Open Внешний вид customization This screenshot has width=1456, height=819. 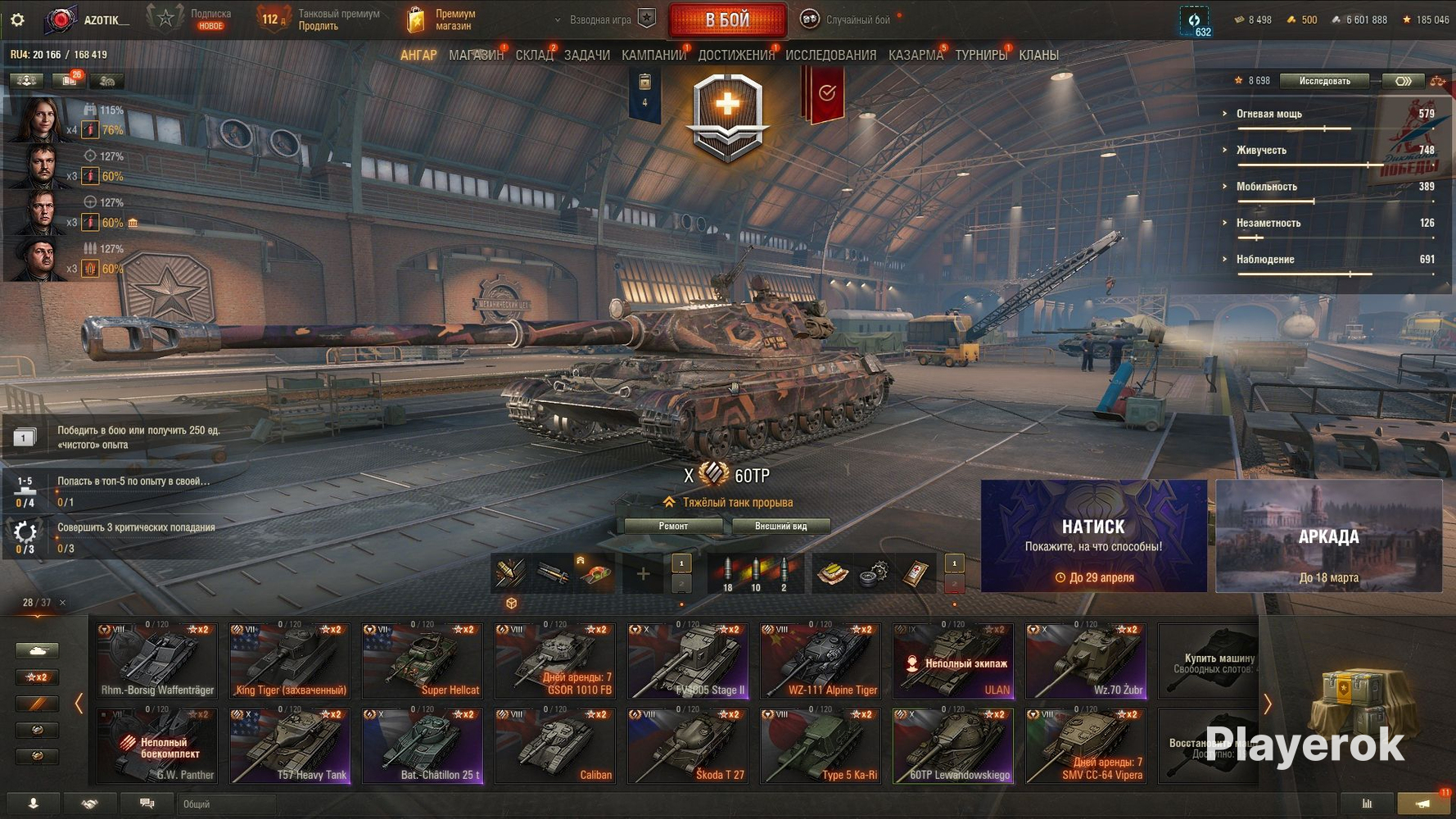780,527
